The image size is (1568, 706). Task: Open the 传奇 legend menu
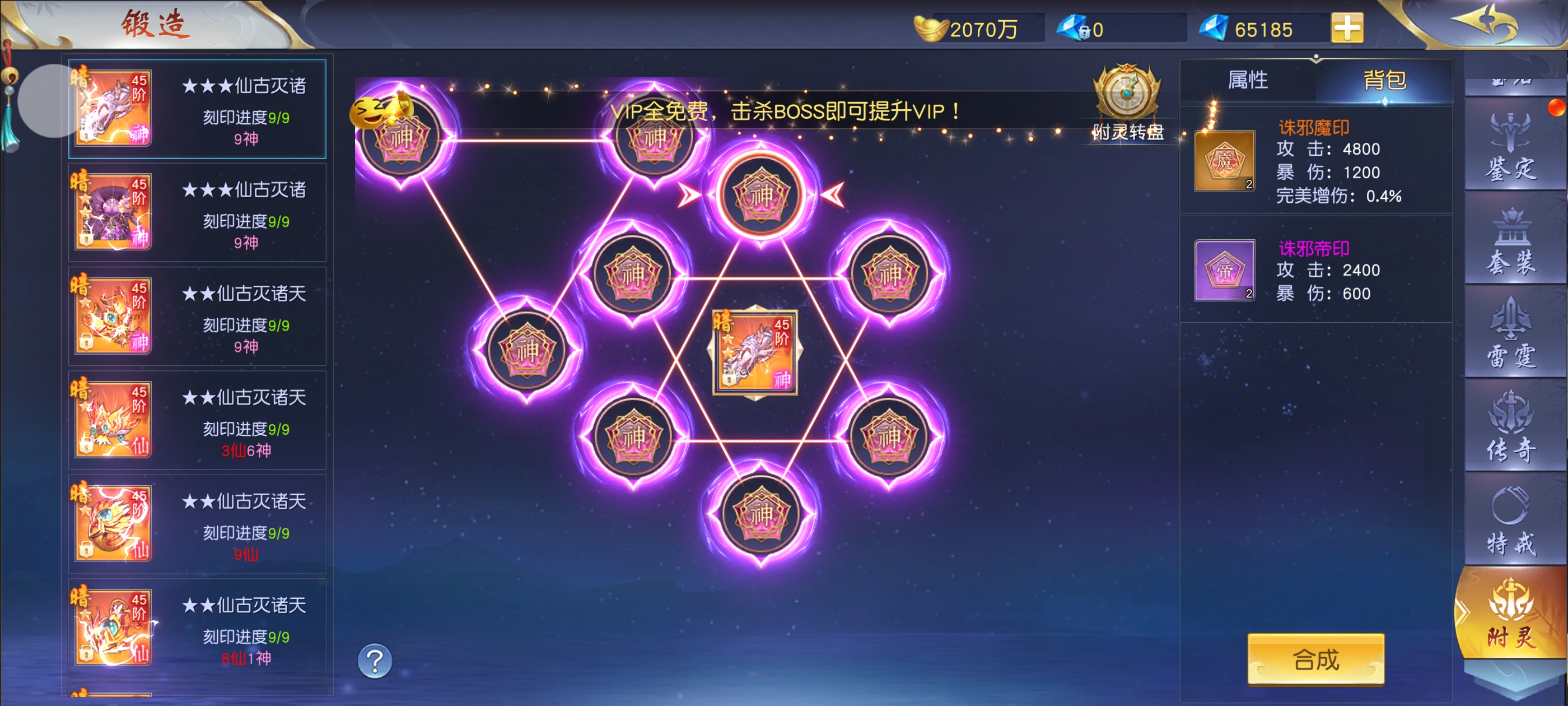tap(1511, 427)
